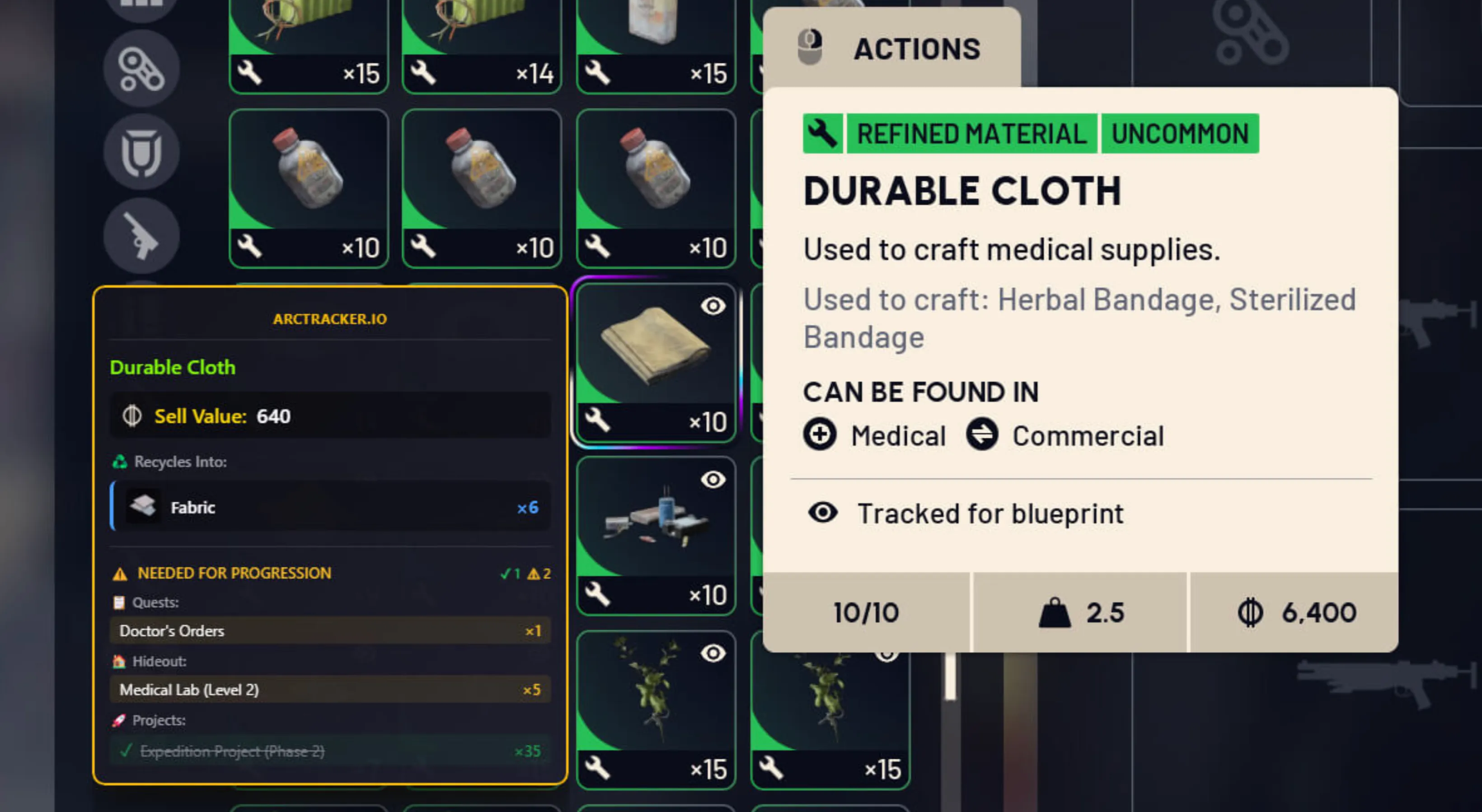Choose the green bundle stack showing x14

tap(482, 43)
